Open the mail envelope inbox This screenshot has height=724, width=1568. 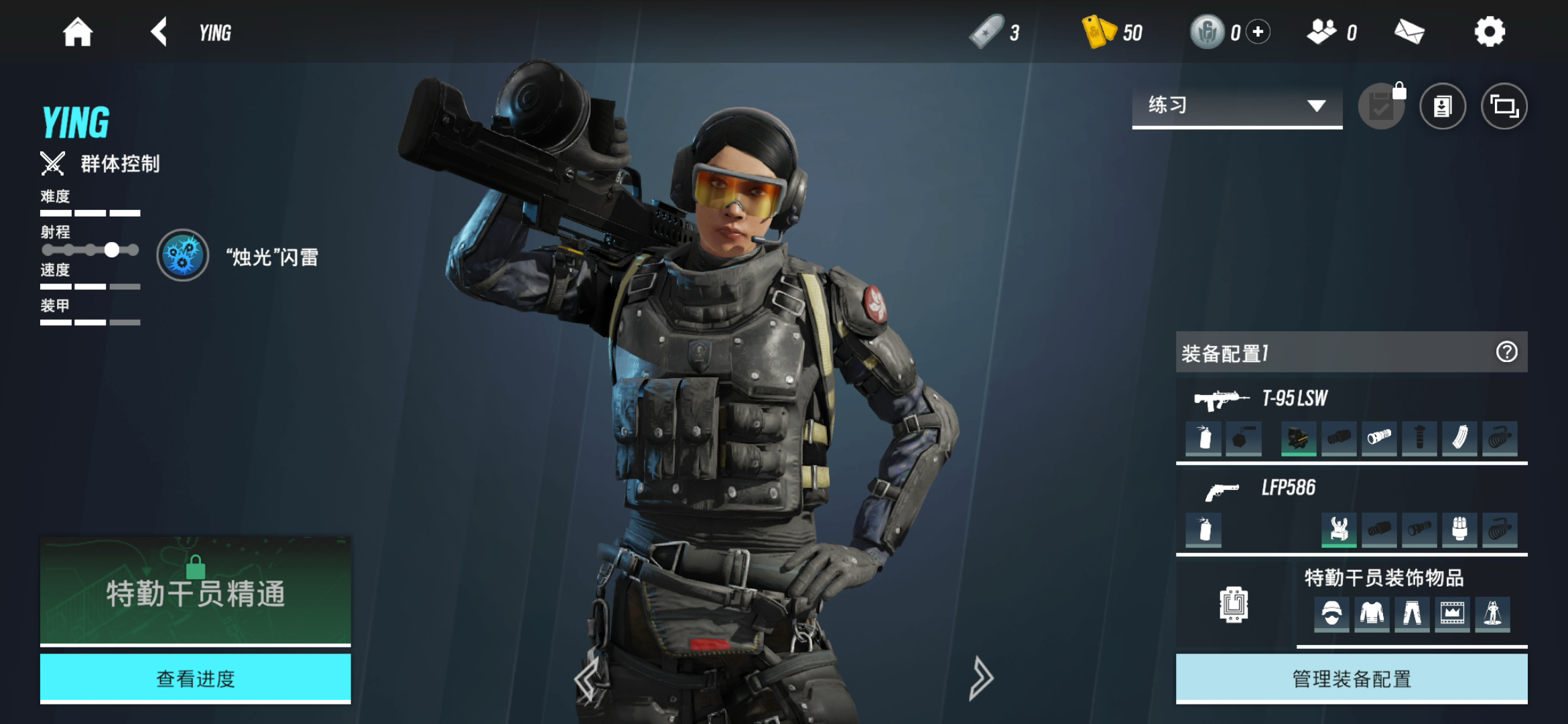pos(1409,32)
